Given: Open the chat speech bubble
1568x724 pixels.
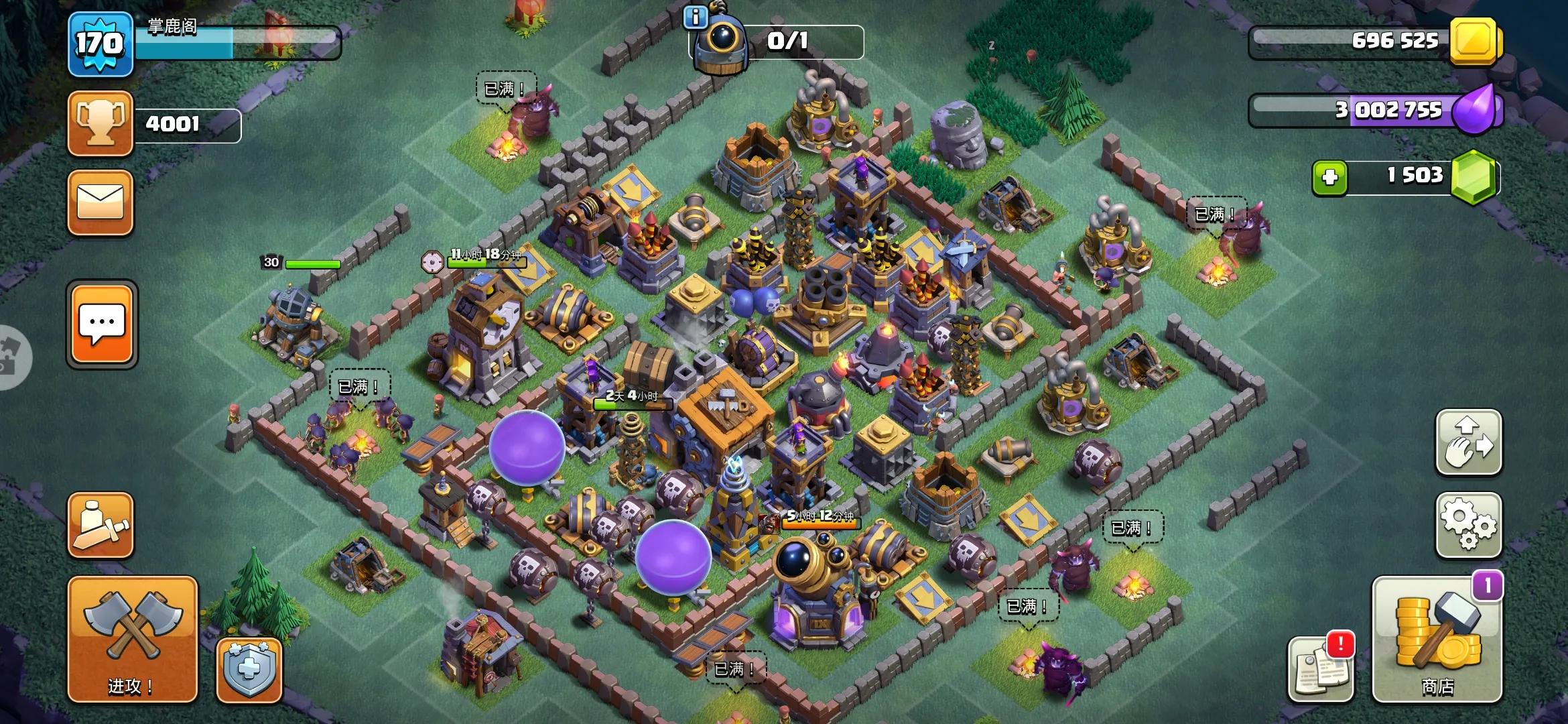Looking at the screenshot, I should coord(102,324).
